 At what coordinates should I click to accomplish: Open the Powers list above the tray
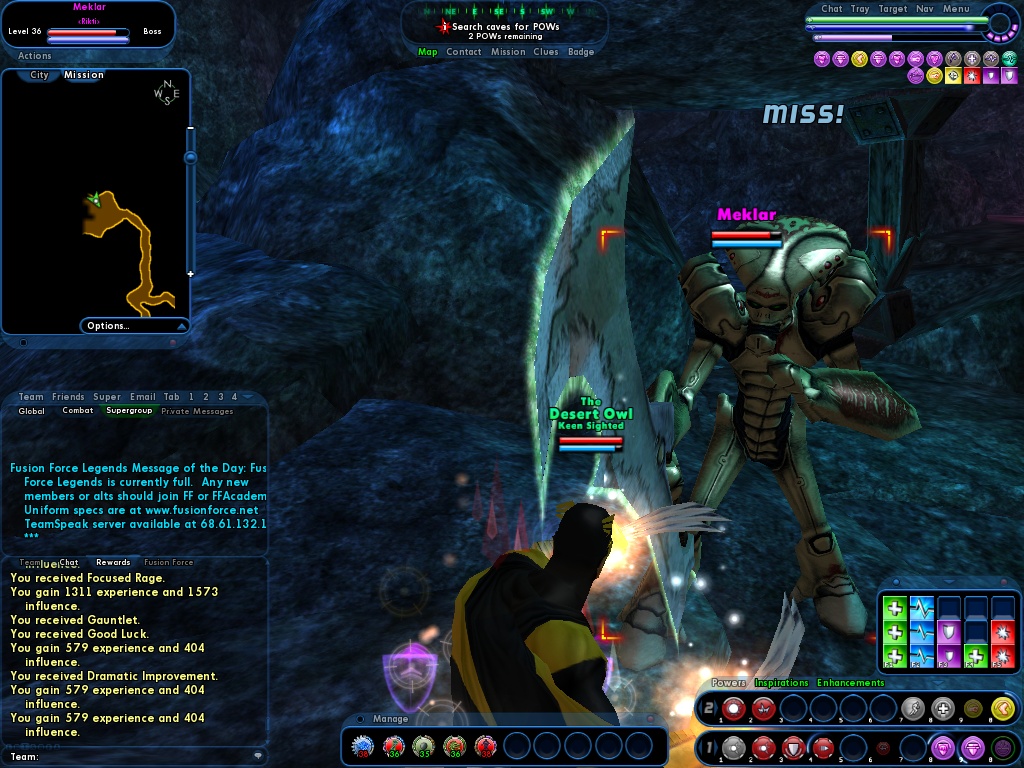coord(728,683)
